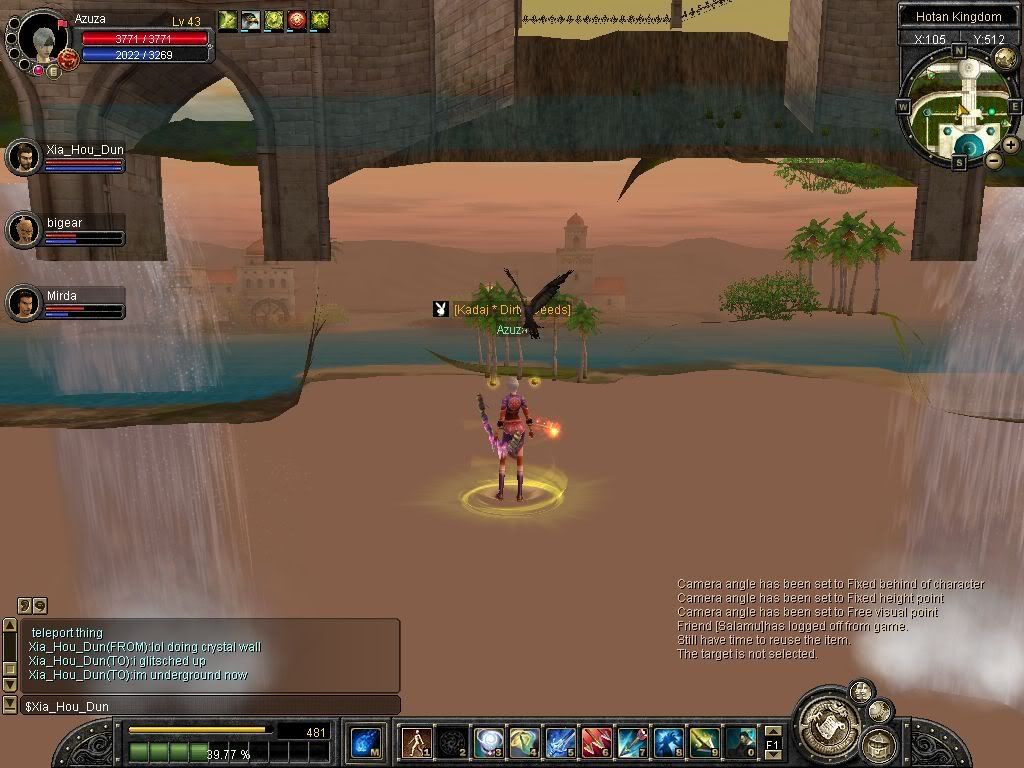Image resolution: width=1024 pixels, height=768 pixels.
Task: Activate the red arrows skill in slot 6
Action: (x=596, y=743)
